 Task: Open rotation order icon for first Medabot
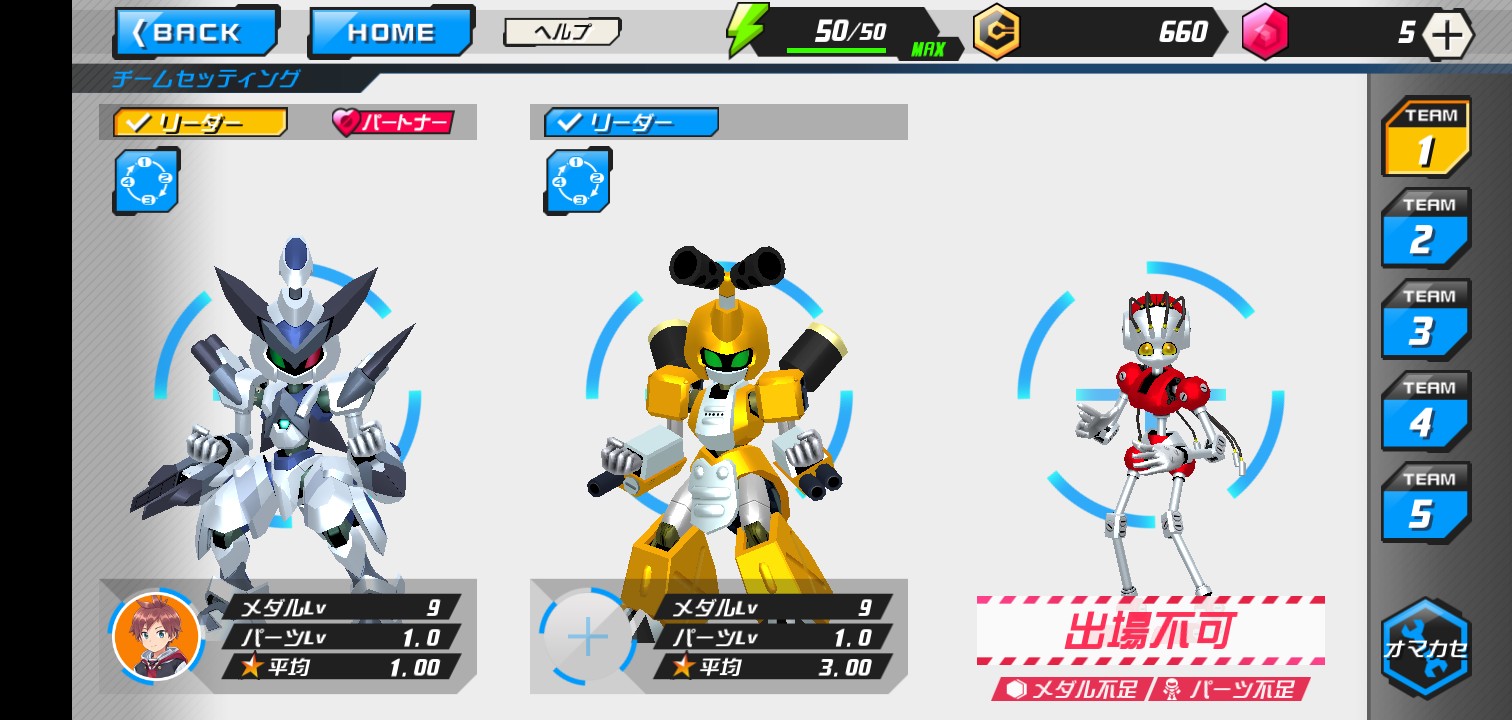(146, 182)
